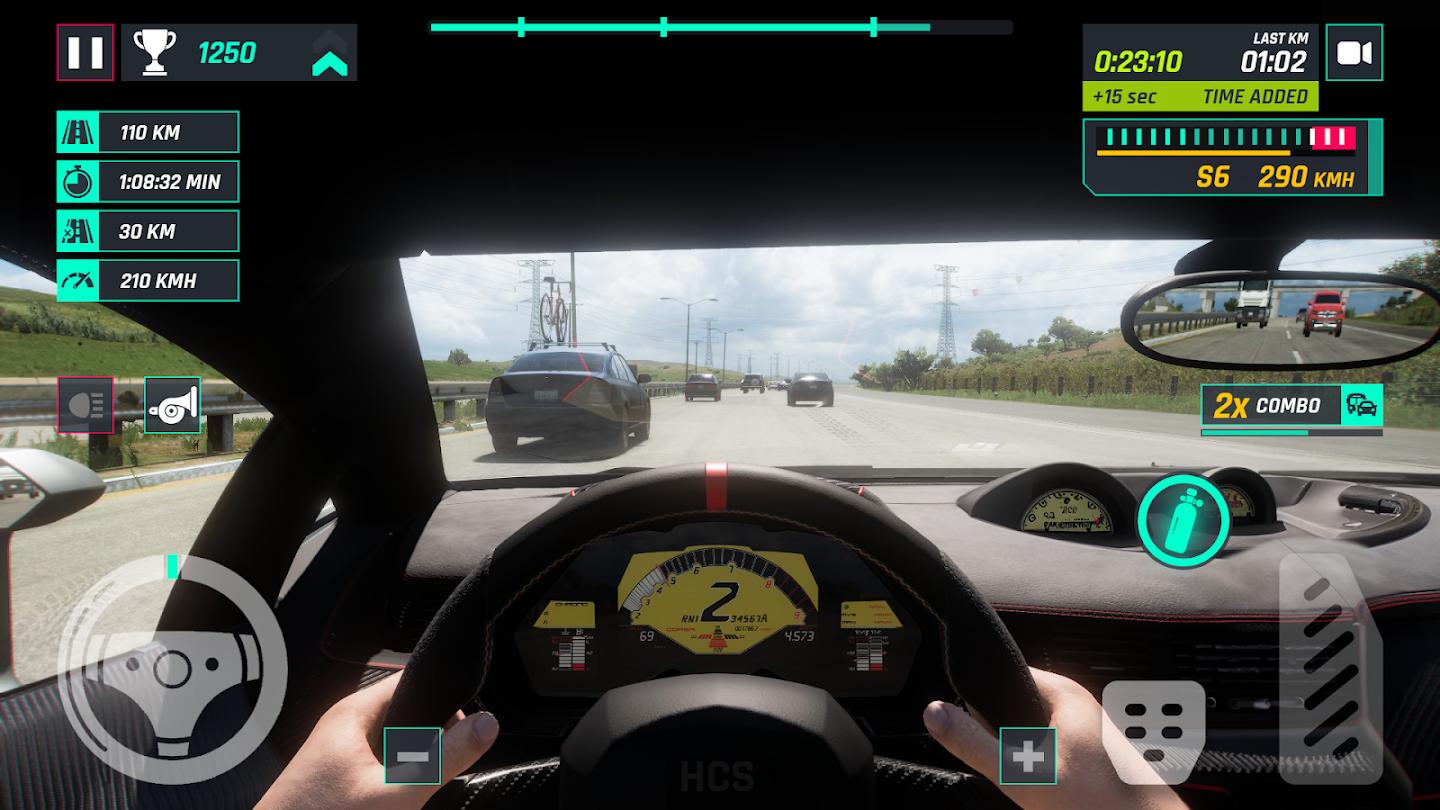Hit the brake pedal
Screen dimensions: 1440x810
click(x=1153, y=731)
